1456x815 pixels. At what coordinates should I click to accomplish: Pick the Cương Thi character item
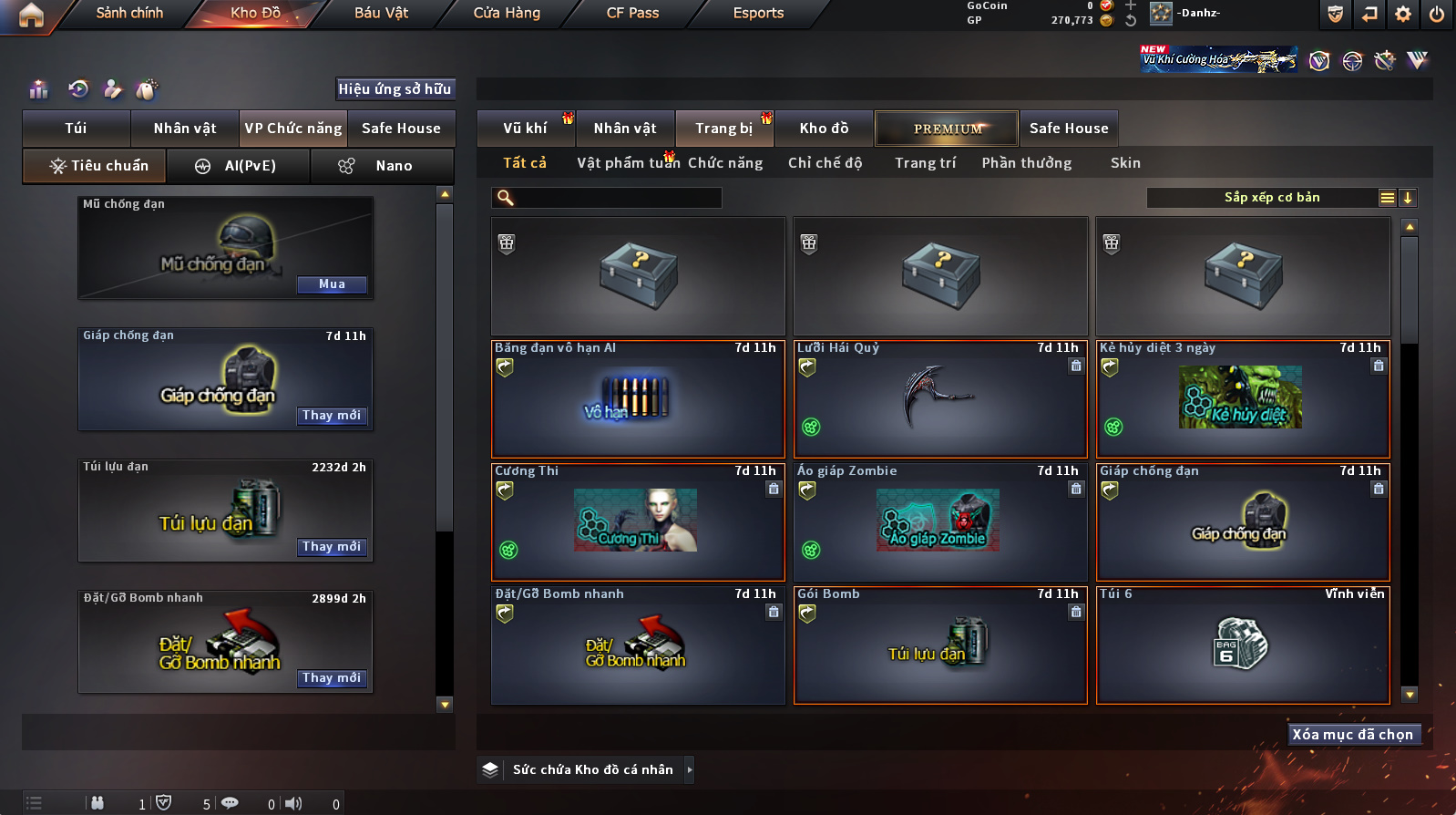[x=638, y=522]
